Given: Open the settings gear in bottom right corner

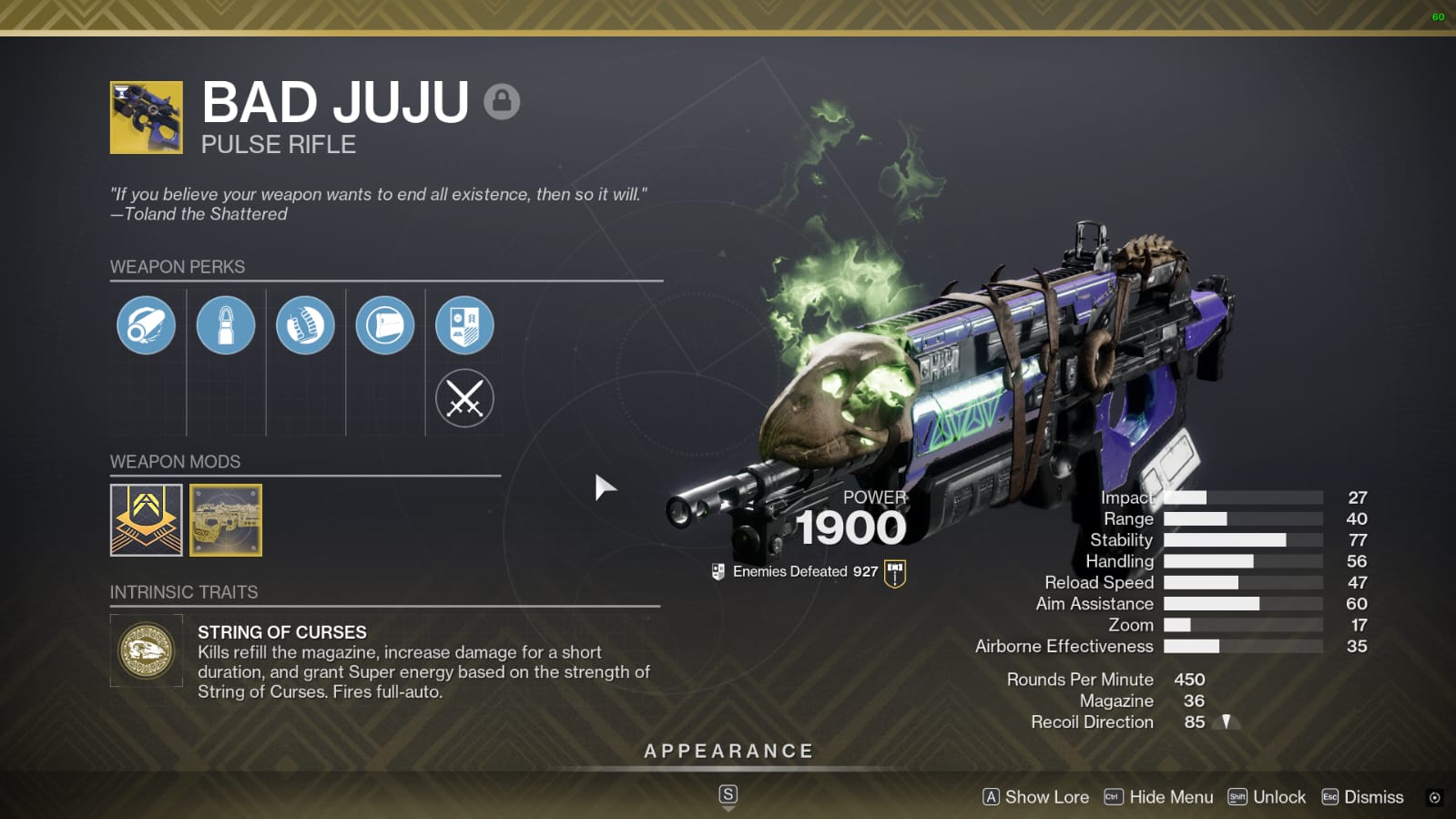Looking at the screenshot, I should (1434, 796).
